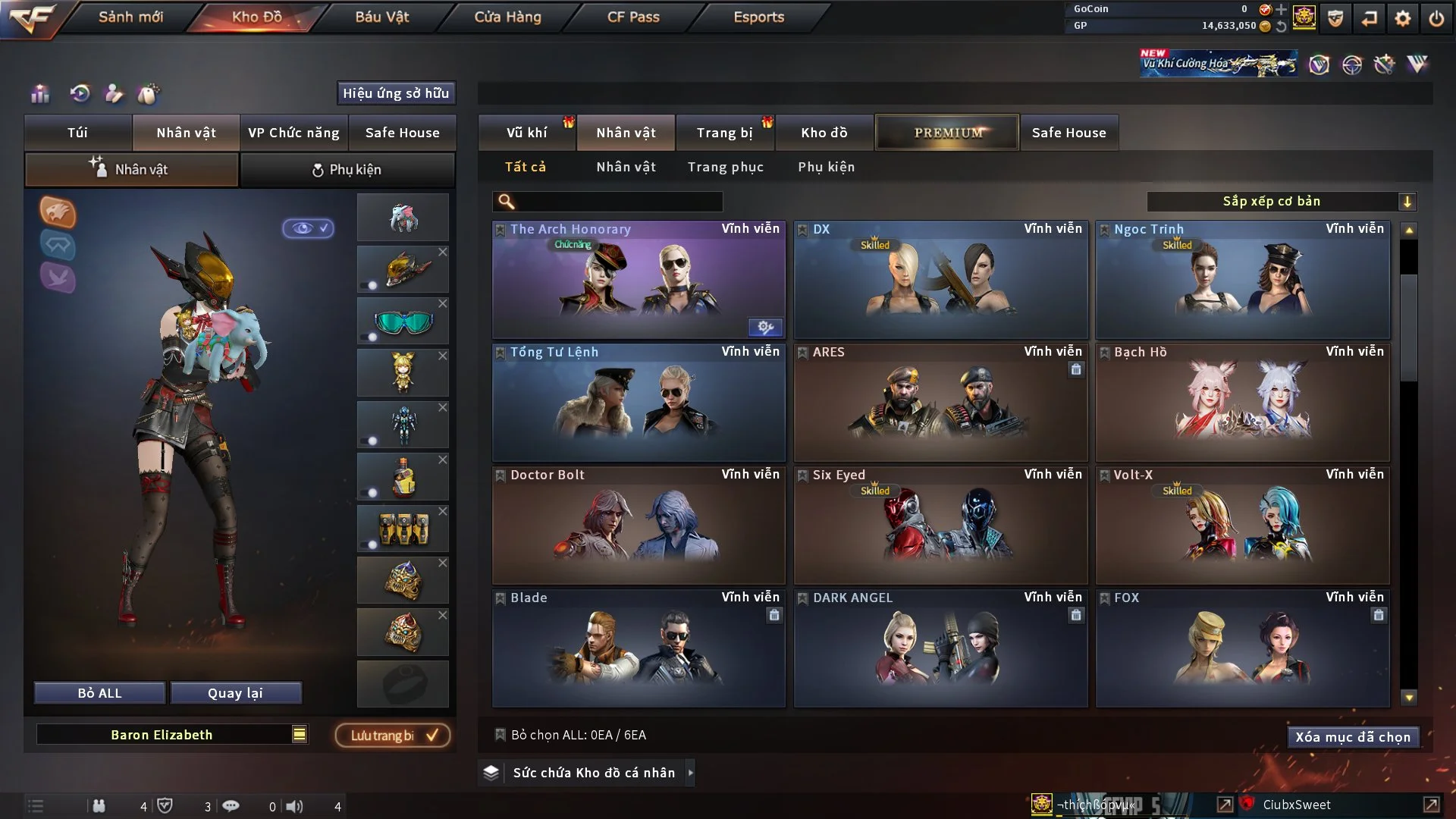Image resolution: width=1456 pixels, height=819 pixels.
Task: Click the inventory search field
Action: (x=618, y=202)
